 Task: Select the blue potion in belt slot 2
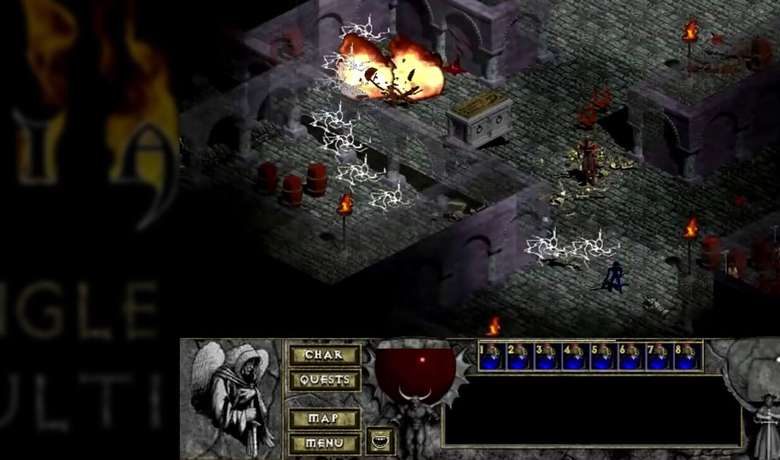(x=521, y=357)
